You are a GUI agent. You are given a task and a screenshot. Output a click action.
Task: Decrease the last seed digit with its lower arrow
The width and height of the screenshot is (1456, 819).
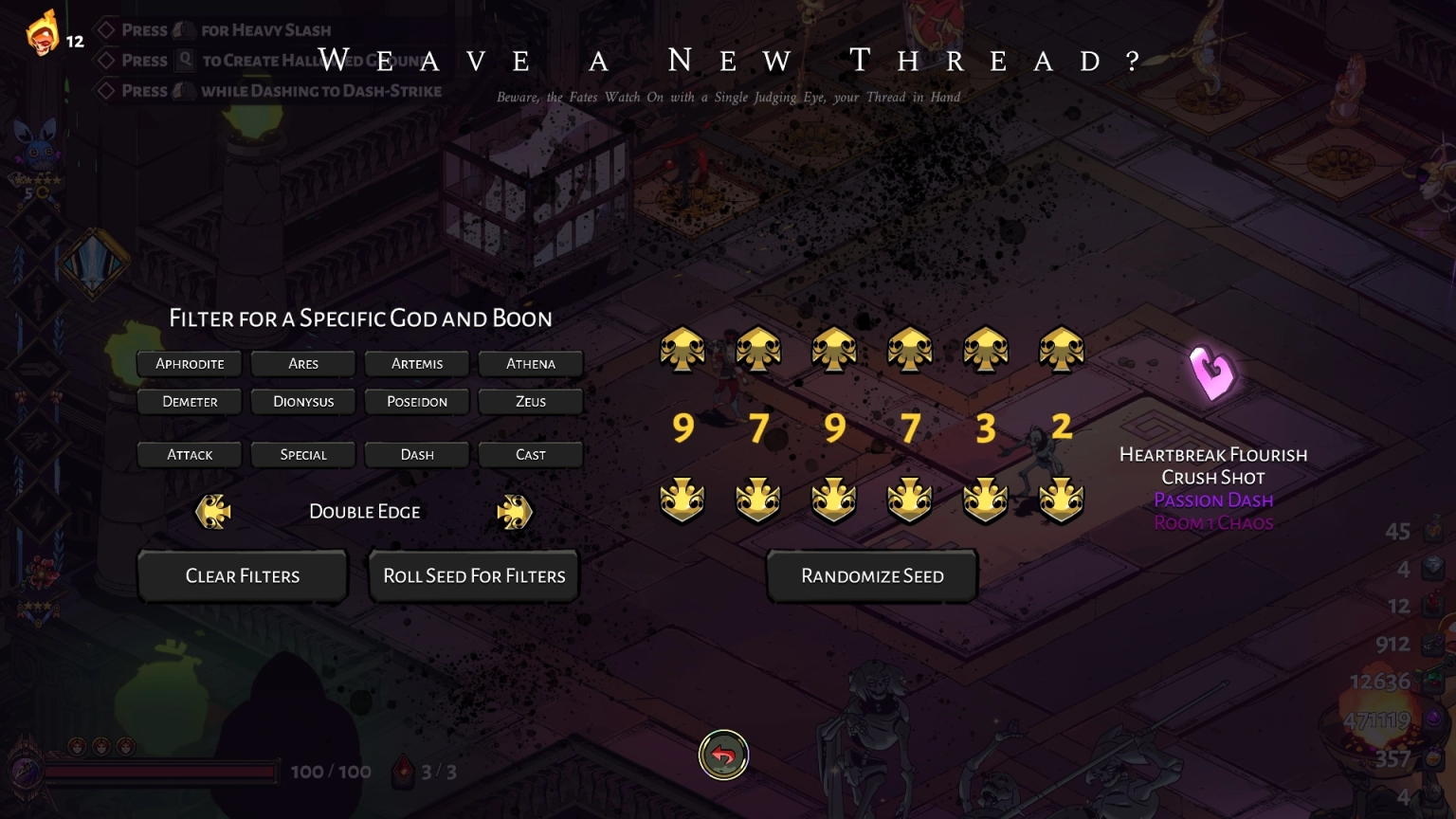(x=1061, y=500)
